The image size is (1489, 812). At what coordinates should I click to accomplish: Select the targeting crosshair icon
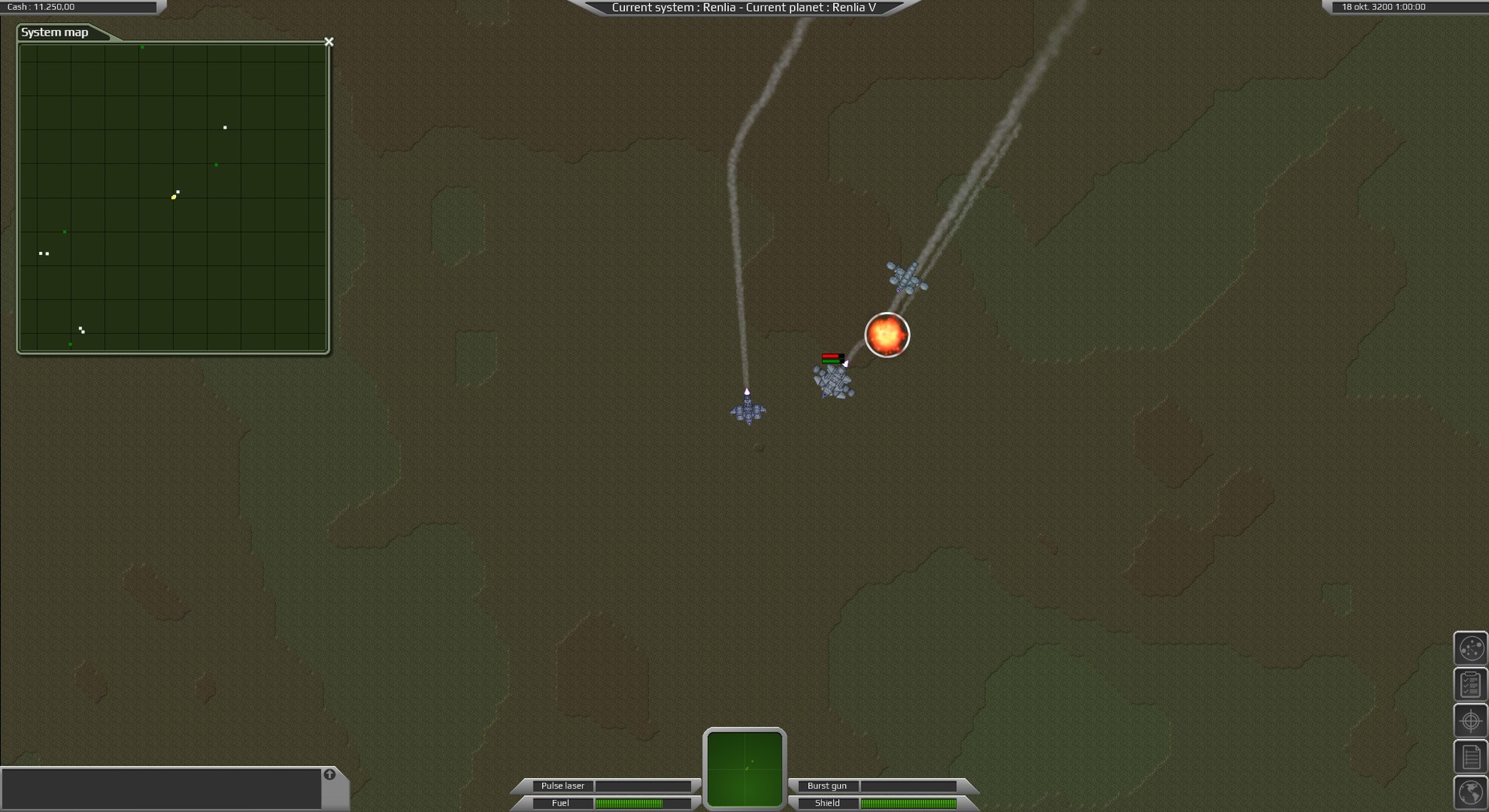tap(1470, 720)
